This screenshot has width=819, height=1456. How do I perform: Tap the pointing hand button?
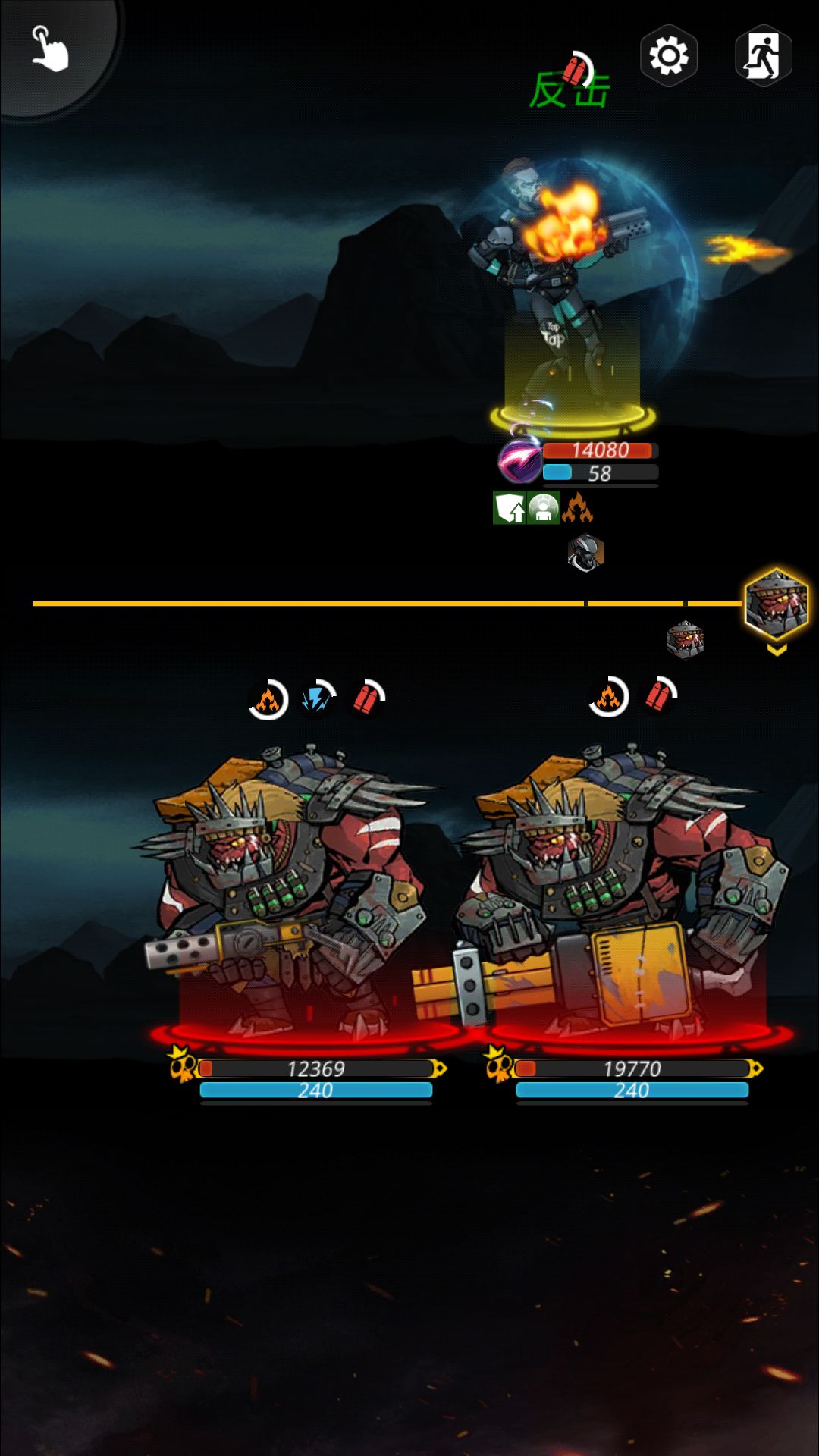pyautogui.click(x=50, y=49)
